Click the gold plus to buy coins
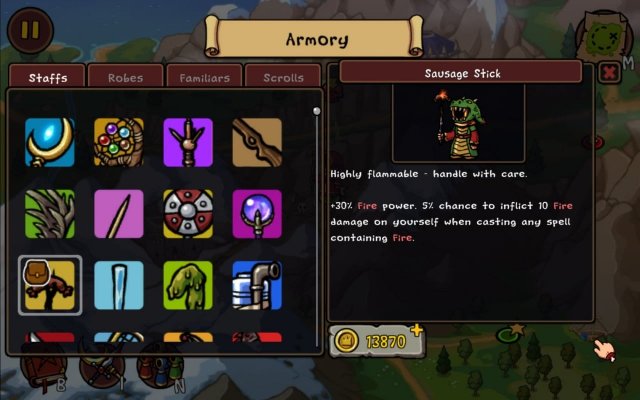The image size is (640, 400). coord(416,329)
